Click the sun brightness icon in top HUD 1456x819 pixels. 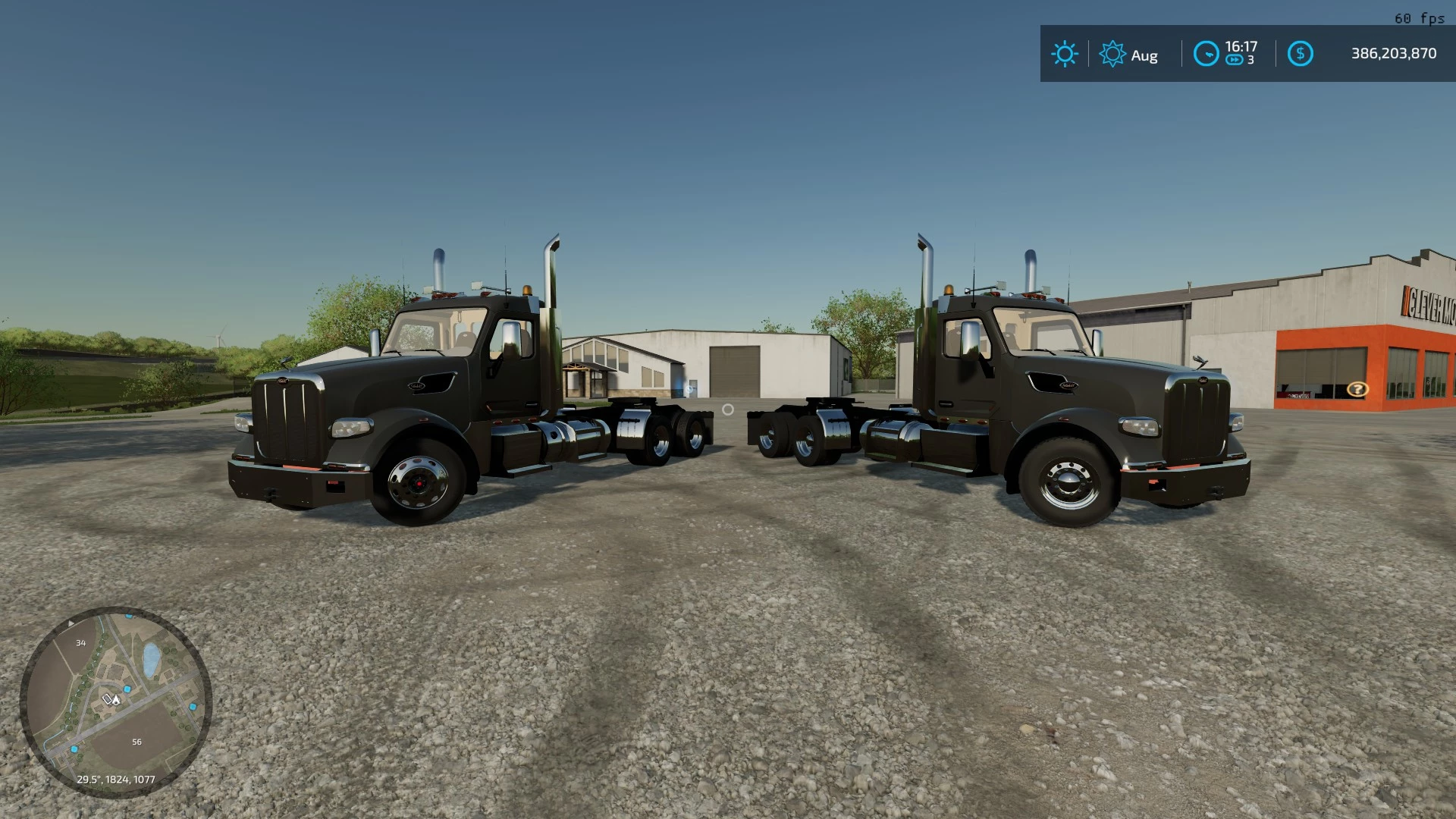click(x=1065, y=54)
